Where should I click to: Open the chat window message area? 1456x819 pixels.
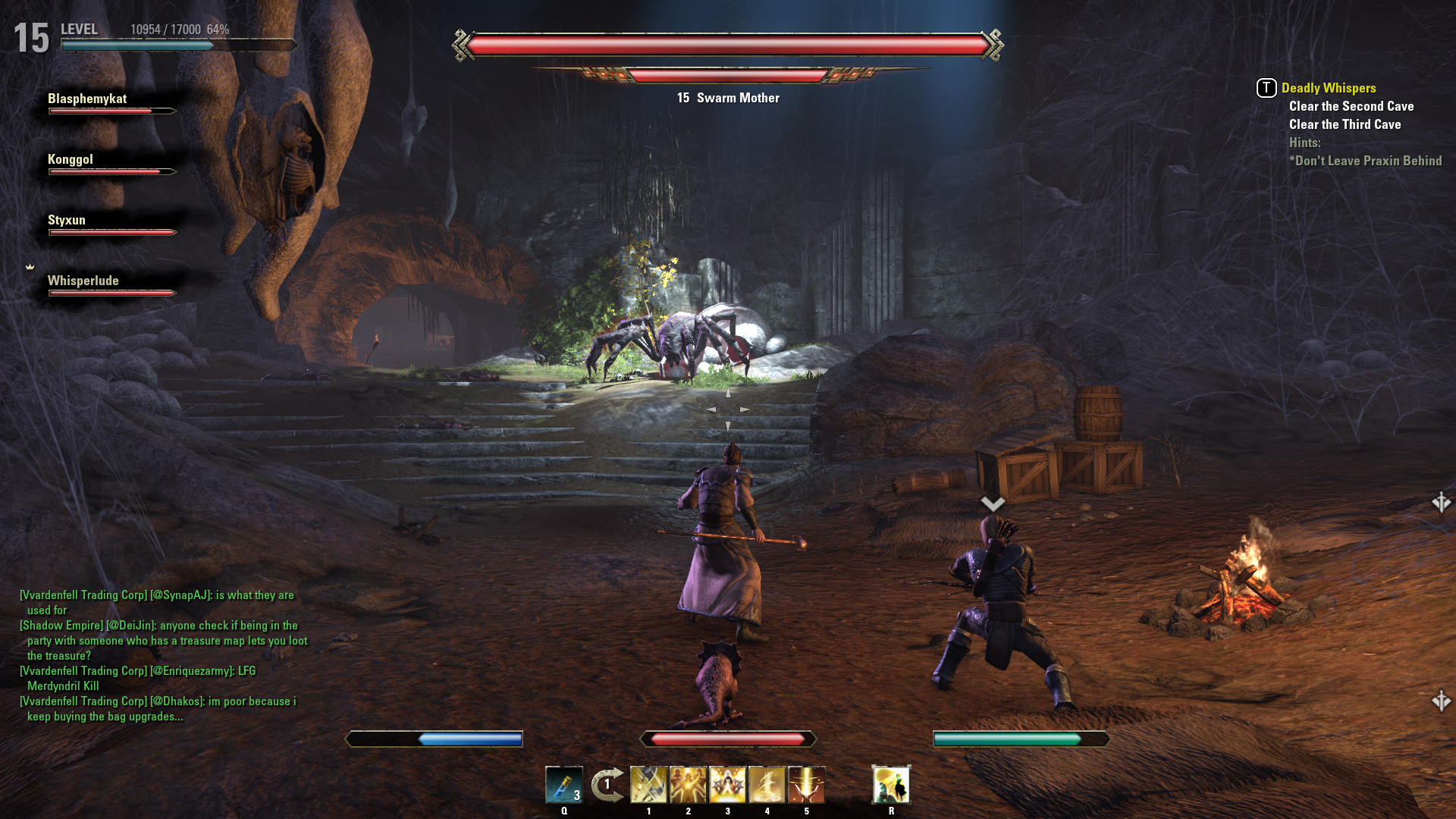pyautogui.click(x=163, y=655)
